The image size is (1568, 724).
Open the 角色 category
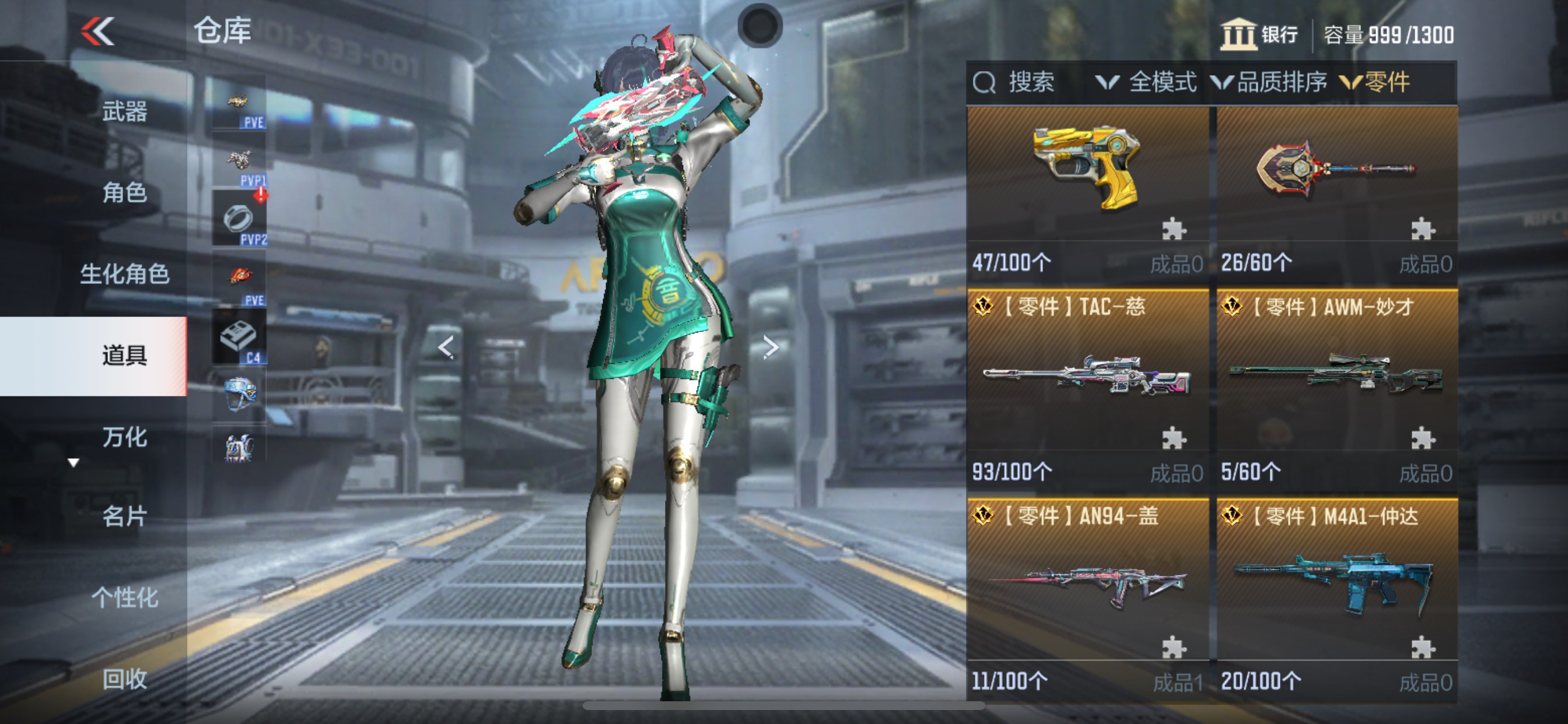(125, 193)
